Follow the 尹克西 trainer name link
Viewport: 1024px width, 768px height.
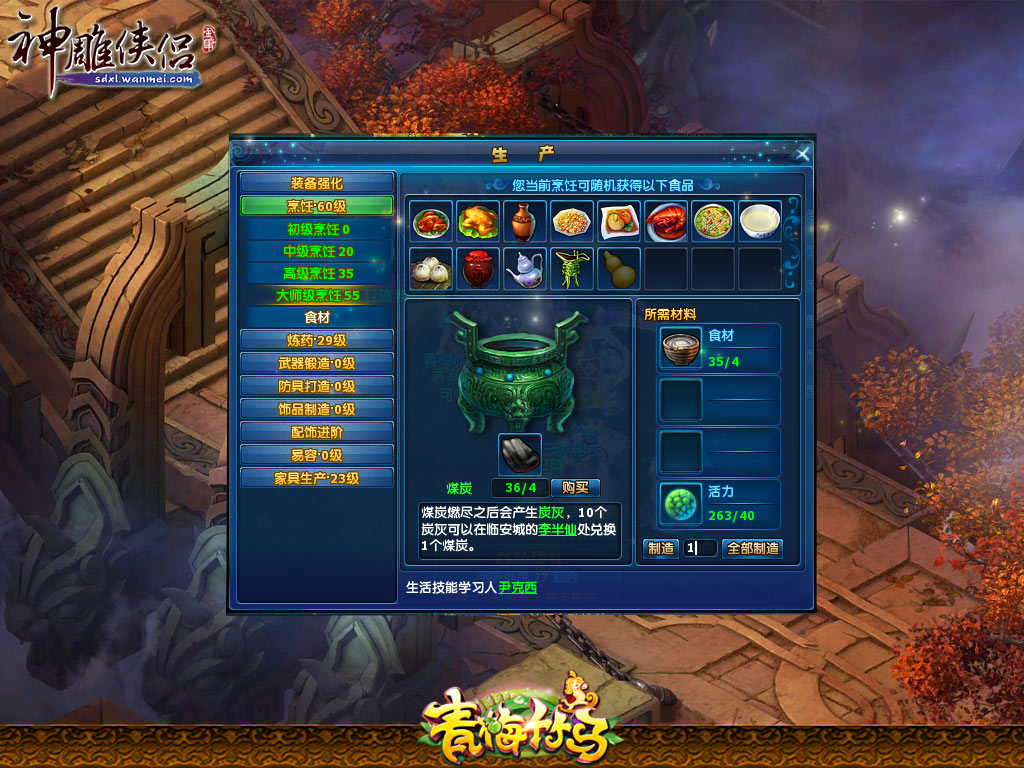click(518, 588)
